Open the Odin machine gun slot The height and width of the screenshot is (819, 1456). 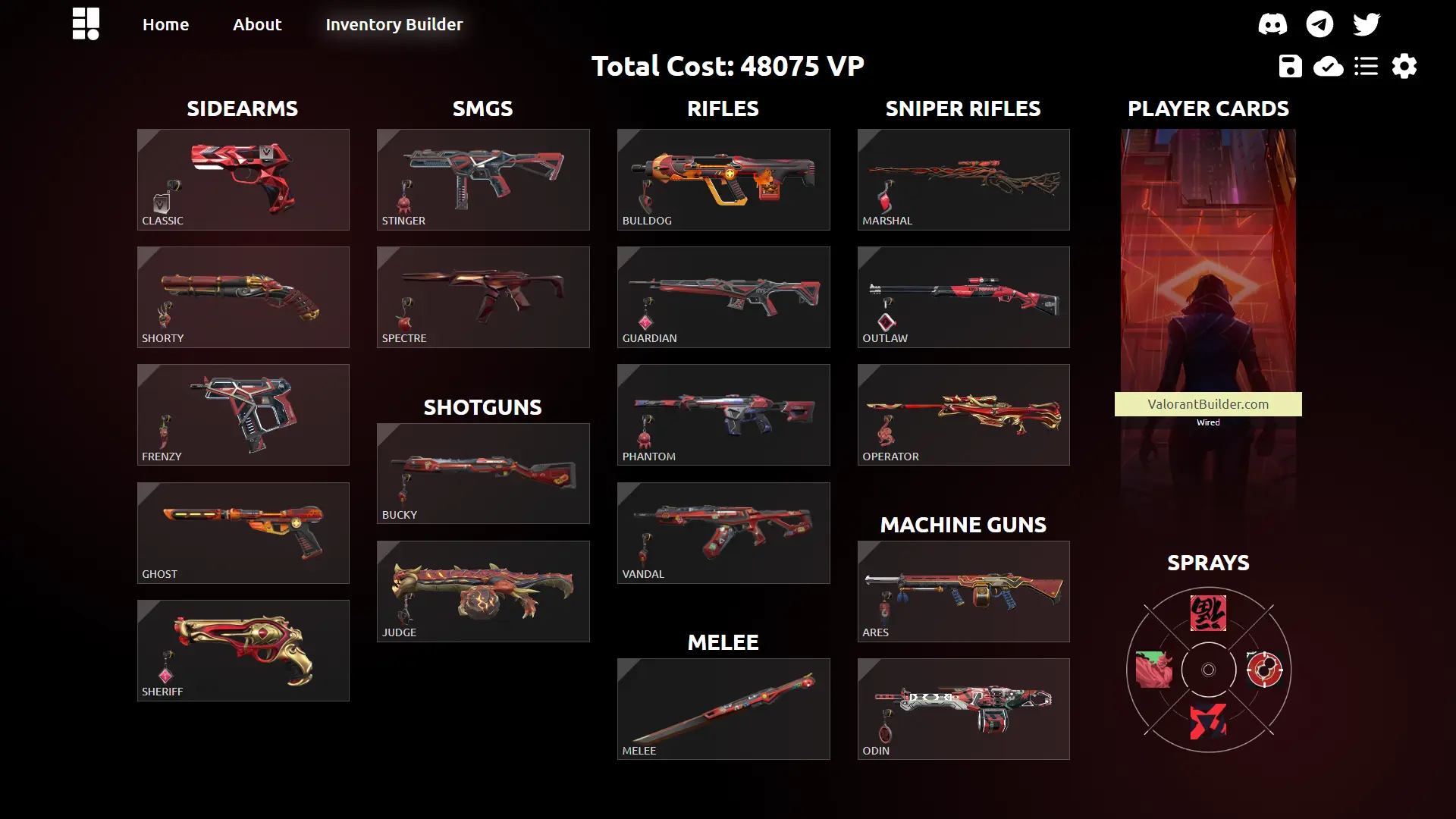(x=963, y=709)
